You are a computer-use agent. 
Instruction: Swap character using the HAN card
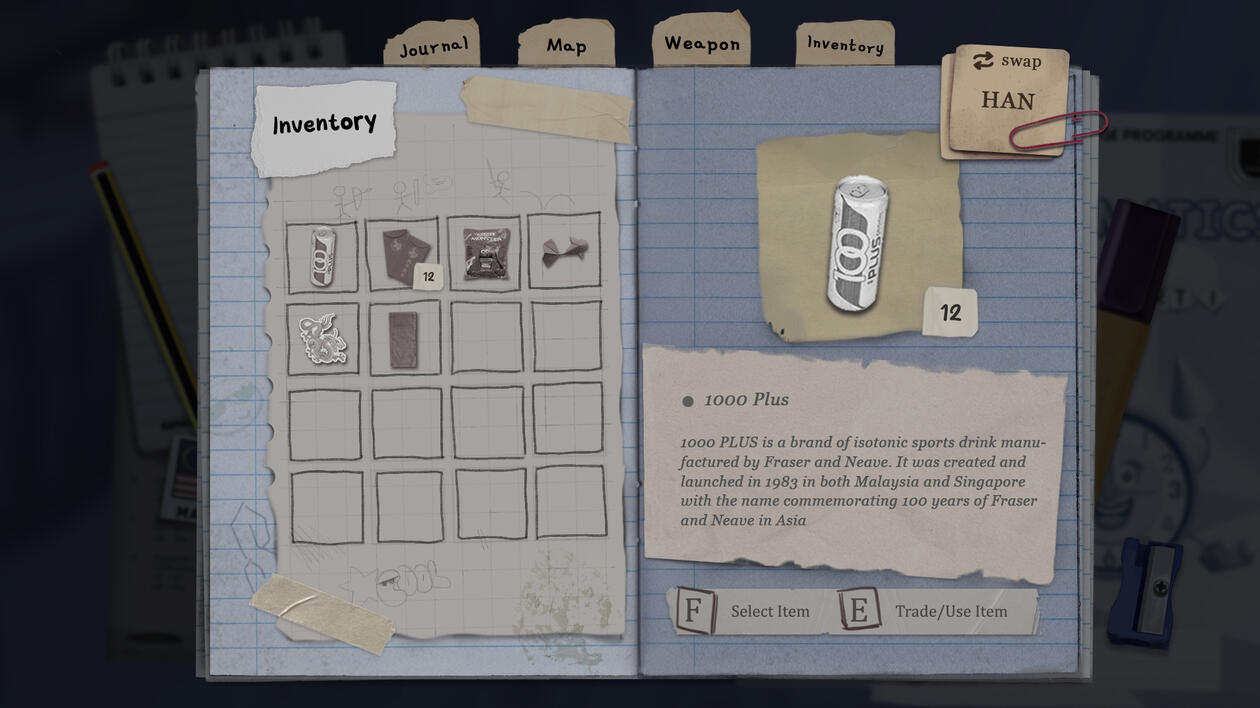coord(1007,100)
